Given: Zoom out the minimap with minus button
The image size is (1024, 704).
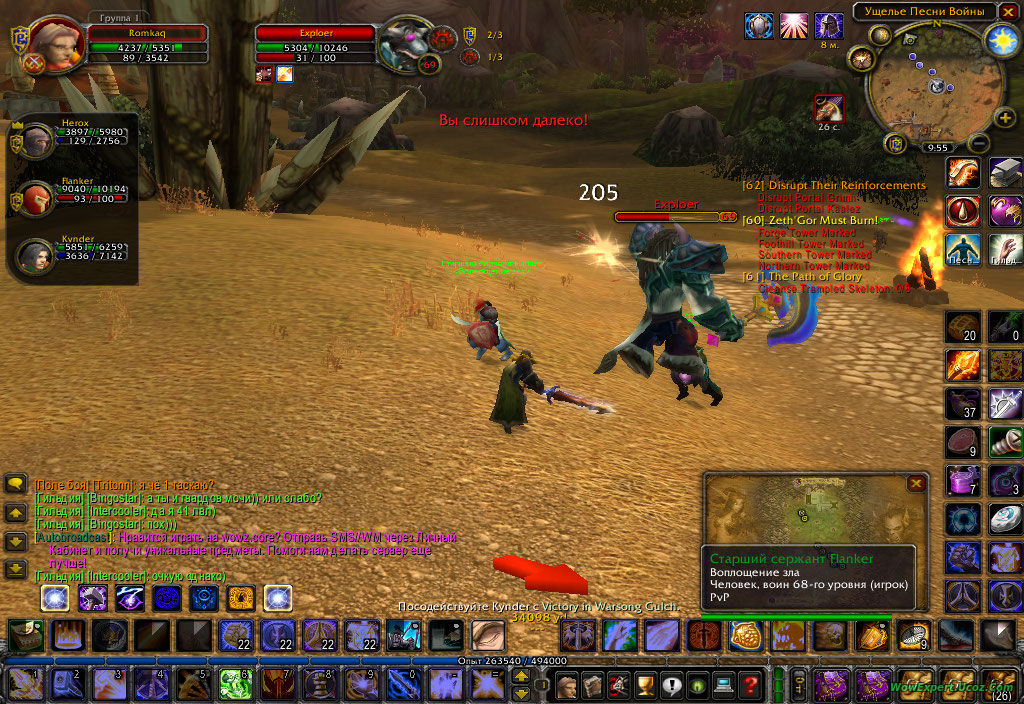Looking at the screenshot, I should 980,144.
